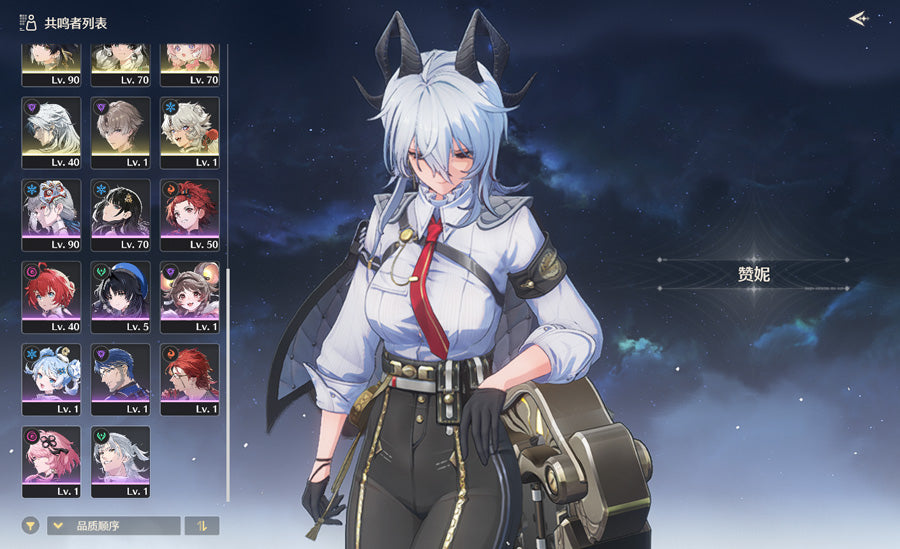The width and height of the screenshot is (900, 549).
Task: Select the red-haired man with glasses portrait
Action: click(190, 379)
